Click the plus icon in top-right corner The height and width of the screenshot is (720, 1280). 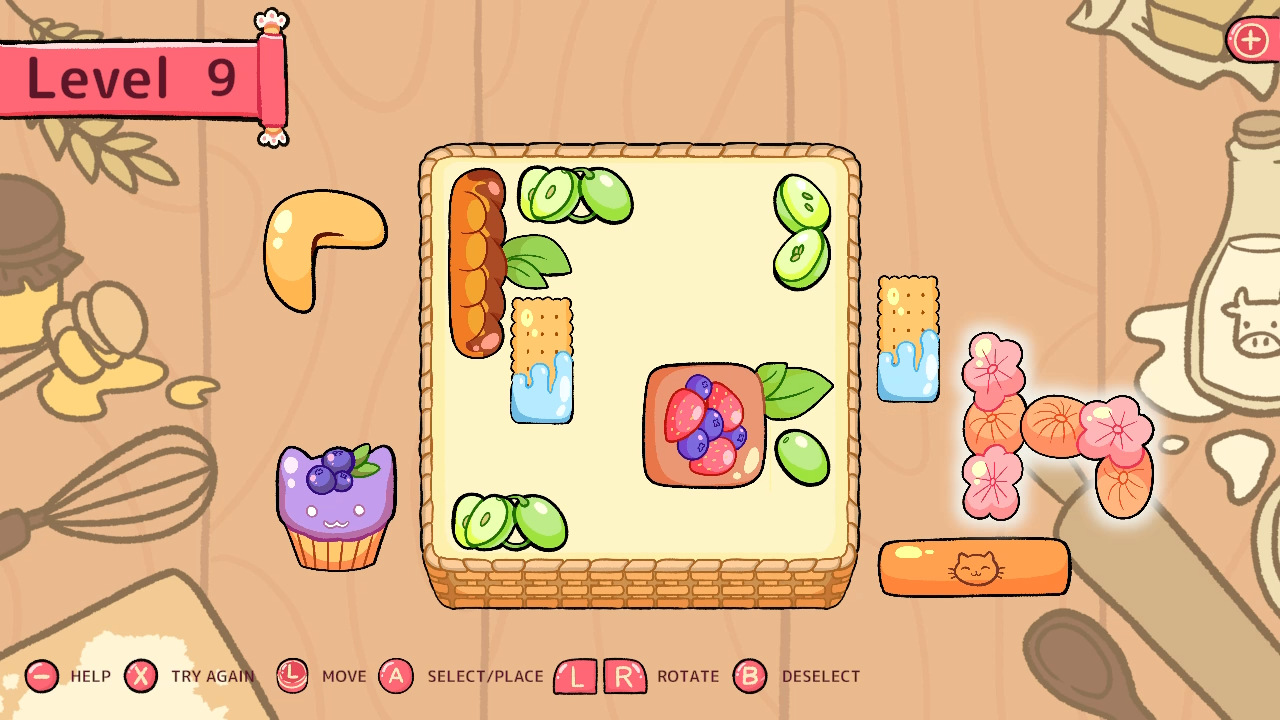coord(1249,41)
